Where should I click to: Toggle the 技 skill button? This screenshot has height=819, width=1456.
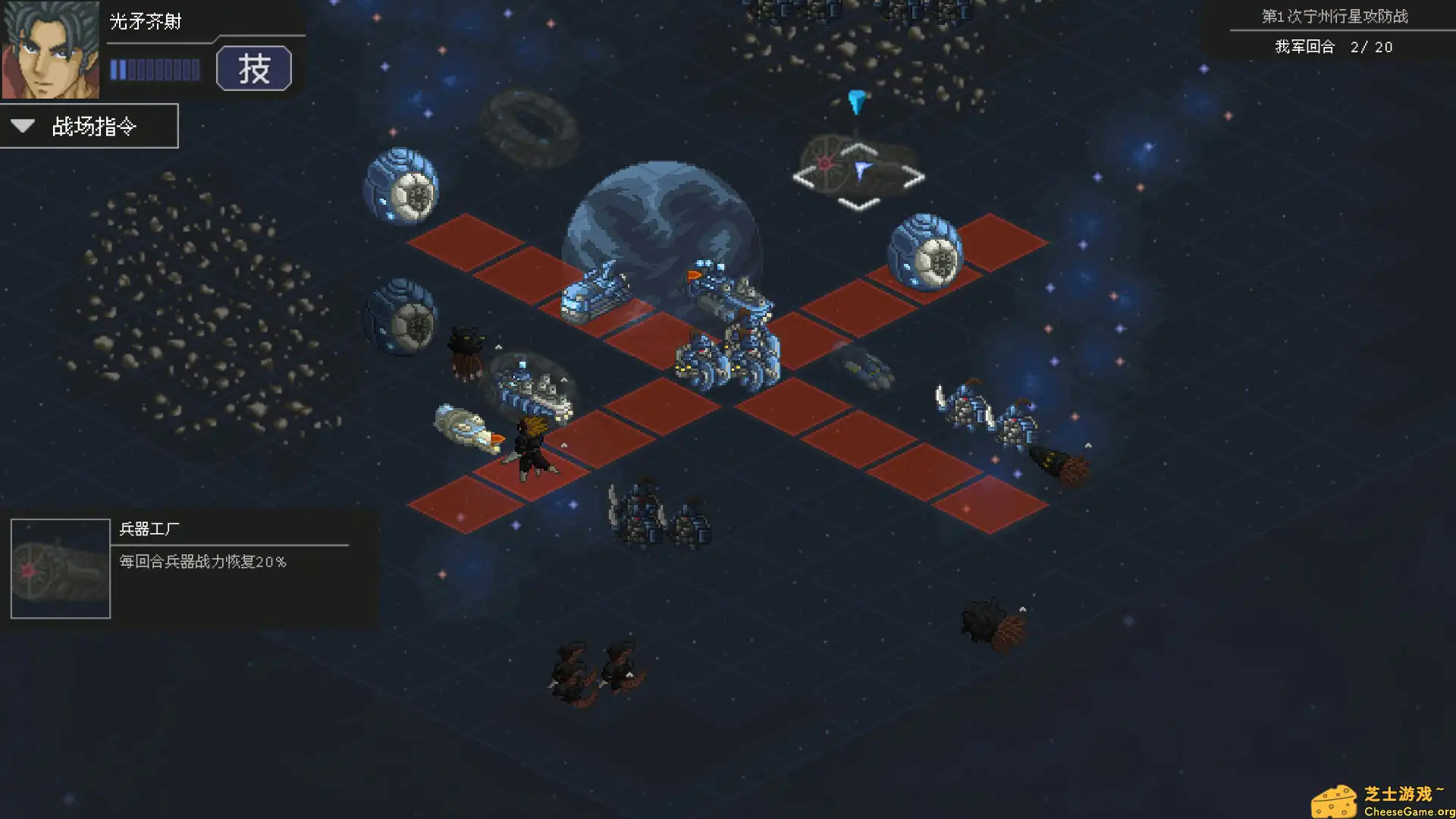[x=255, y=68]
